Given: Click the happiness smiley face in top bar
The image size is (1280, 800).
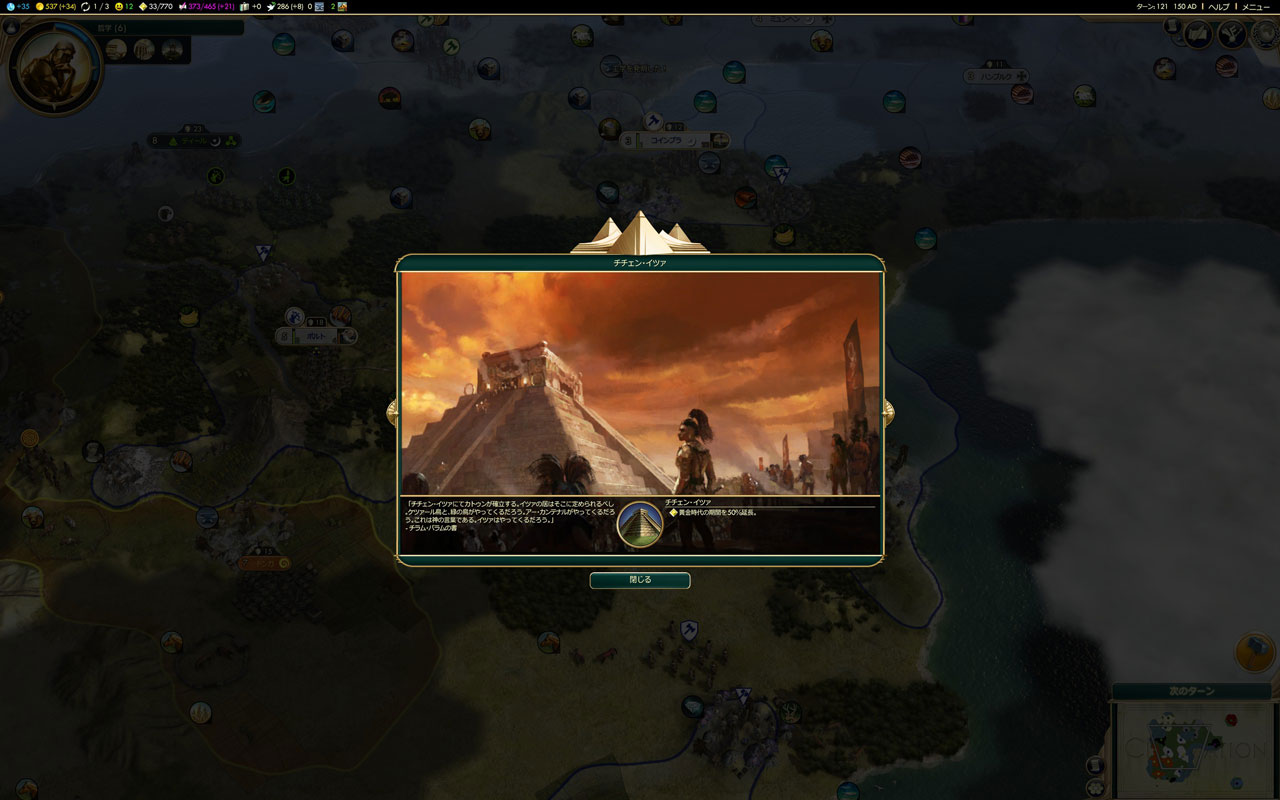Looking at the screenshot, I should (123, 6).
